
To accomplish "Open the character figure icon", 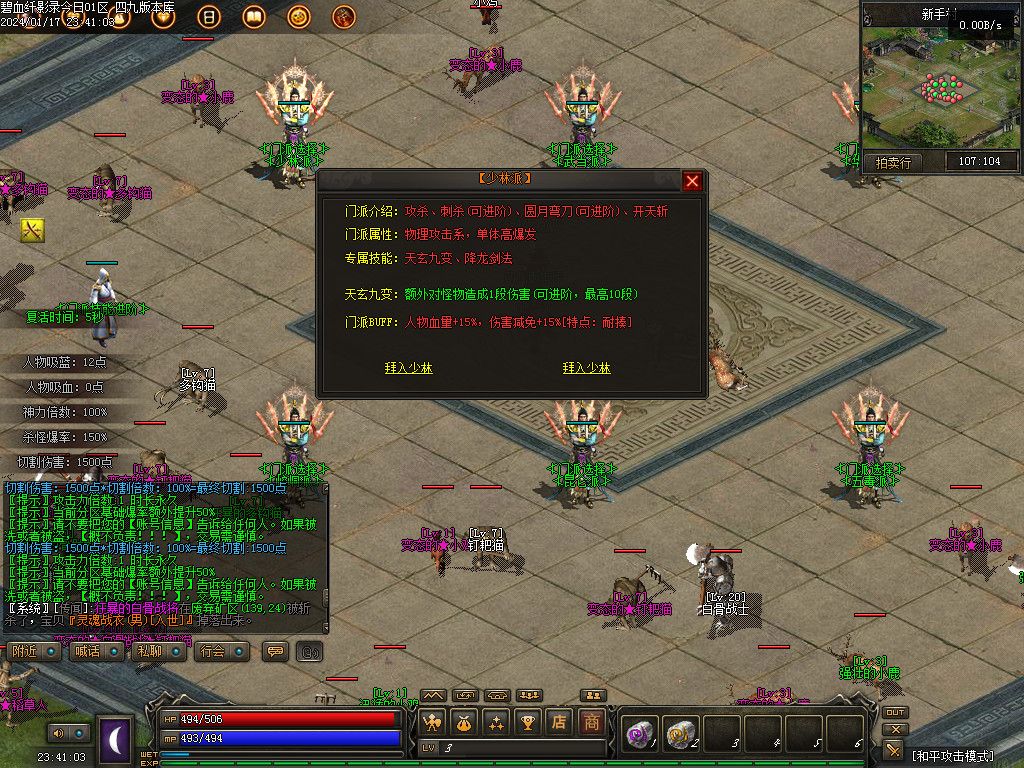I will coord(432,722).
